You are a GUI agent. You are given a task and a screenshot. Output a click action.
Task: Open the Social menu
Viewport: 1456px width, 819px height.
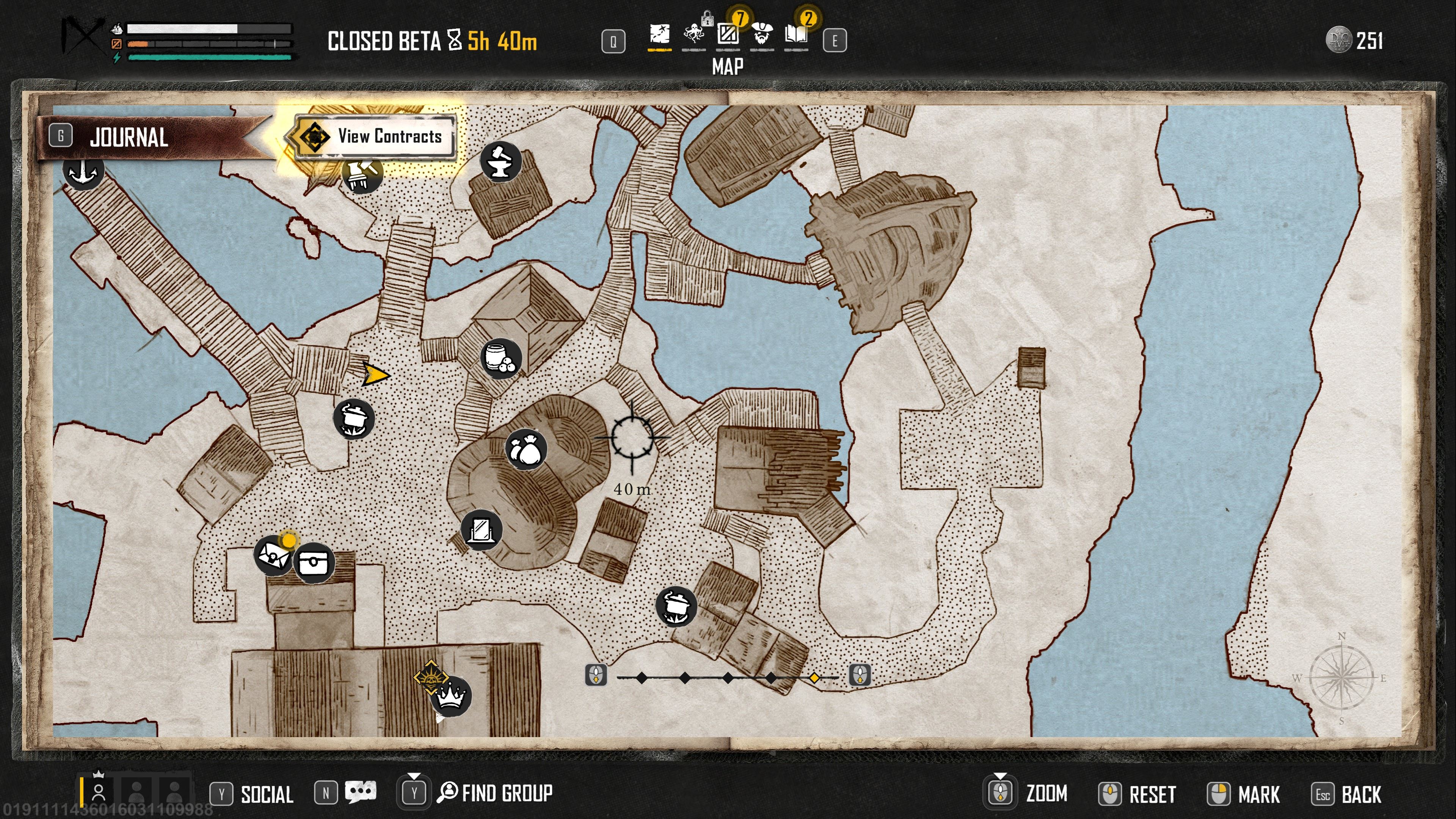(266, 794)
